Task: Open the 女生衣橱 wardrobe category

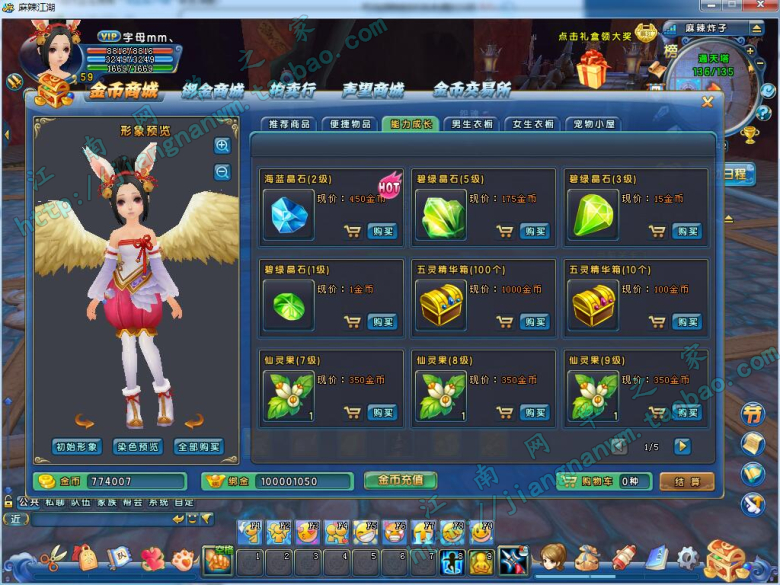Action: 532,125
